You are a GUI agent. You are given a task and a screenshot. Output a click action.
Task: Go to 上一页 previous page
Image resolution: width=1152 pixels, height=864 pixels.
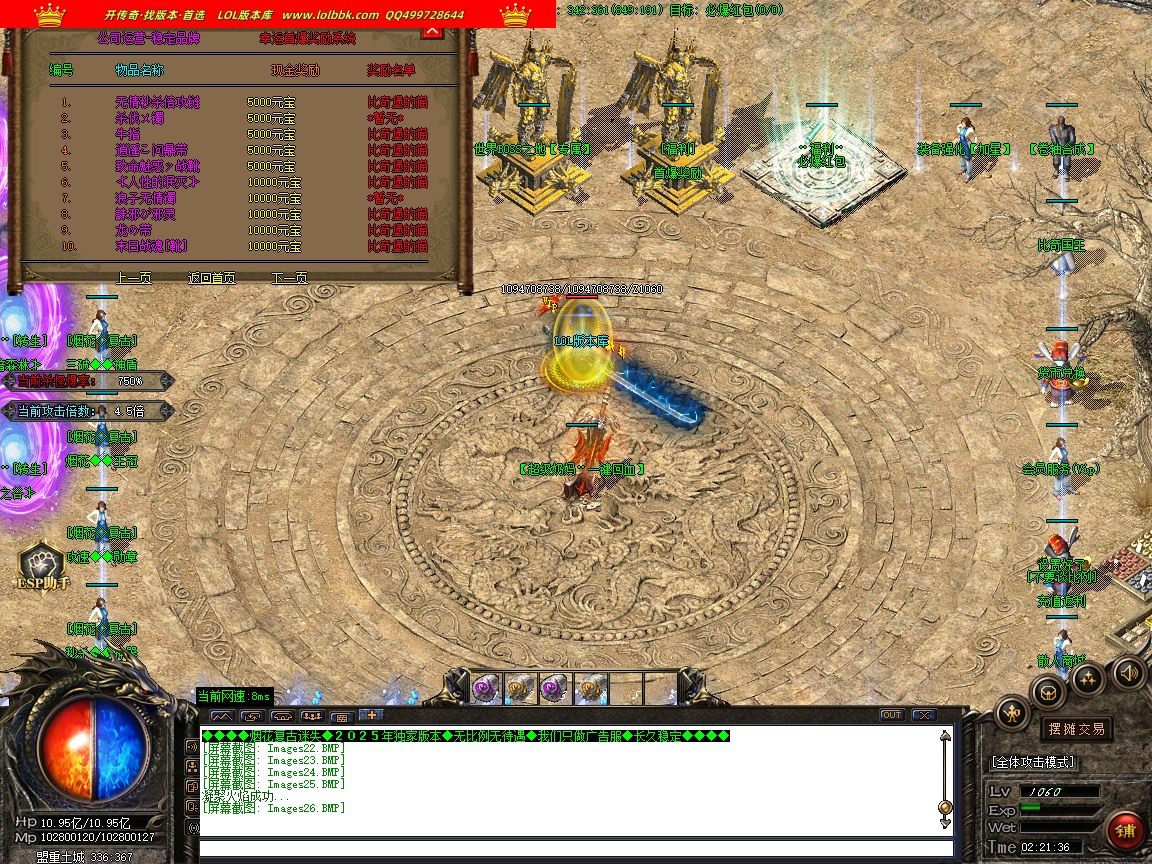[134, 278]
